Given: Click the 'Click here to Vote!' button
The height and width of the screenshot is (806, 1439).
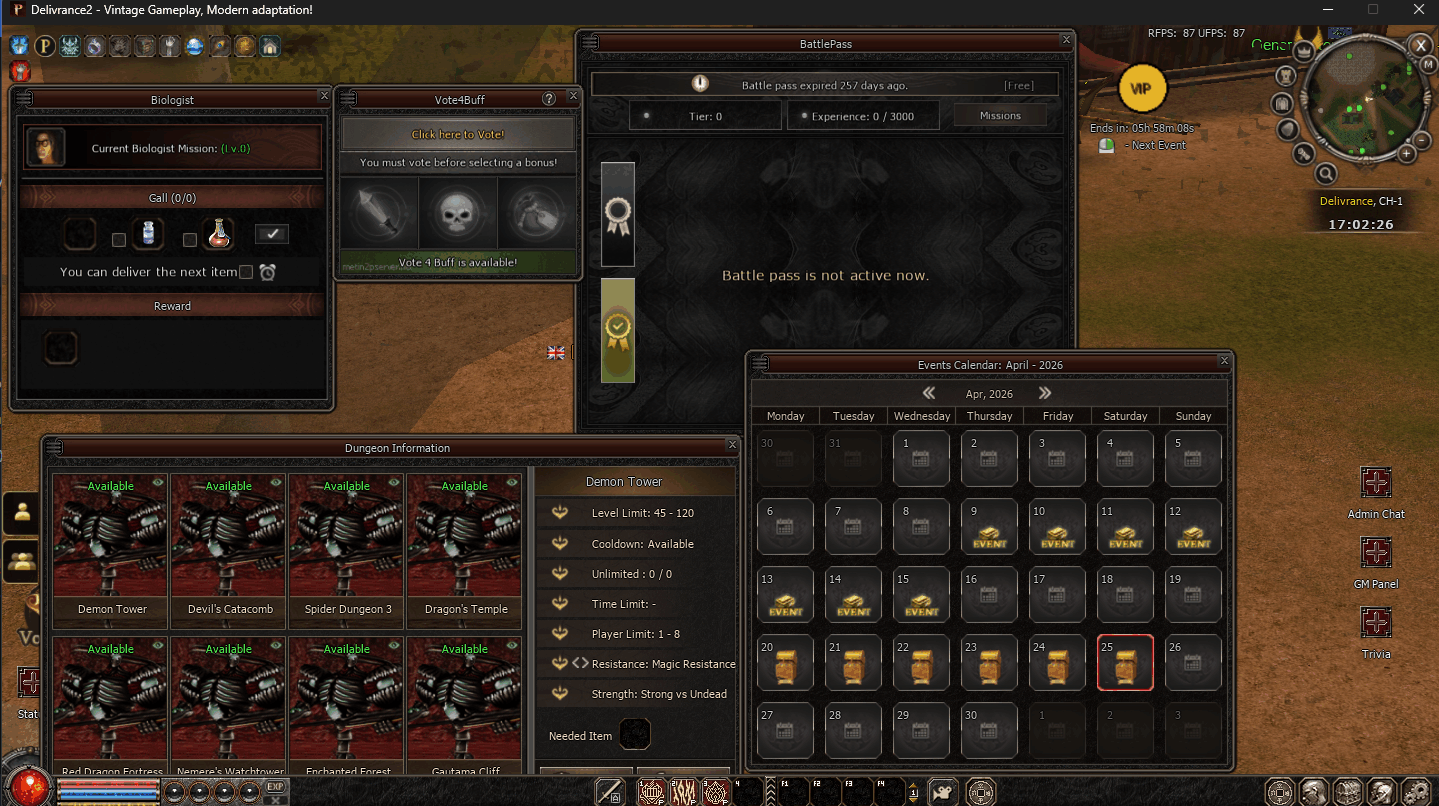Looking at the screenshot, I should pyautogui.click(x=458, y=134).
